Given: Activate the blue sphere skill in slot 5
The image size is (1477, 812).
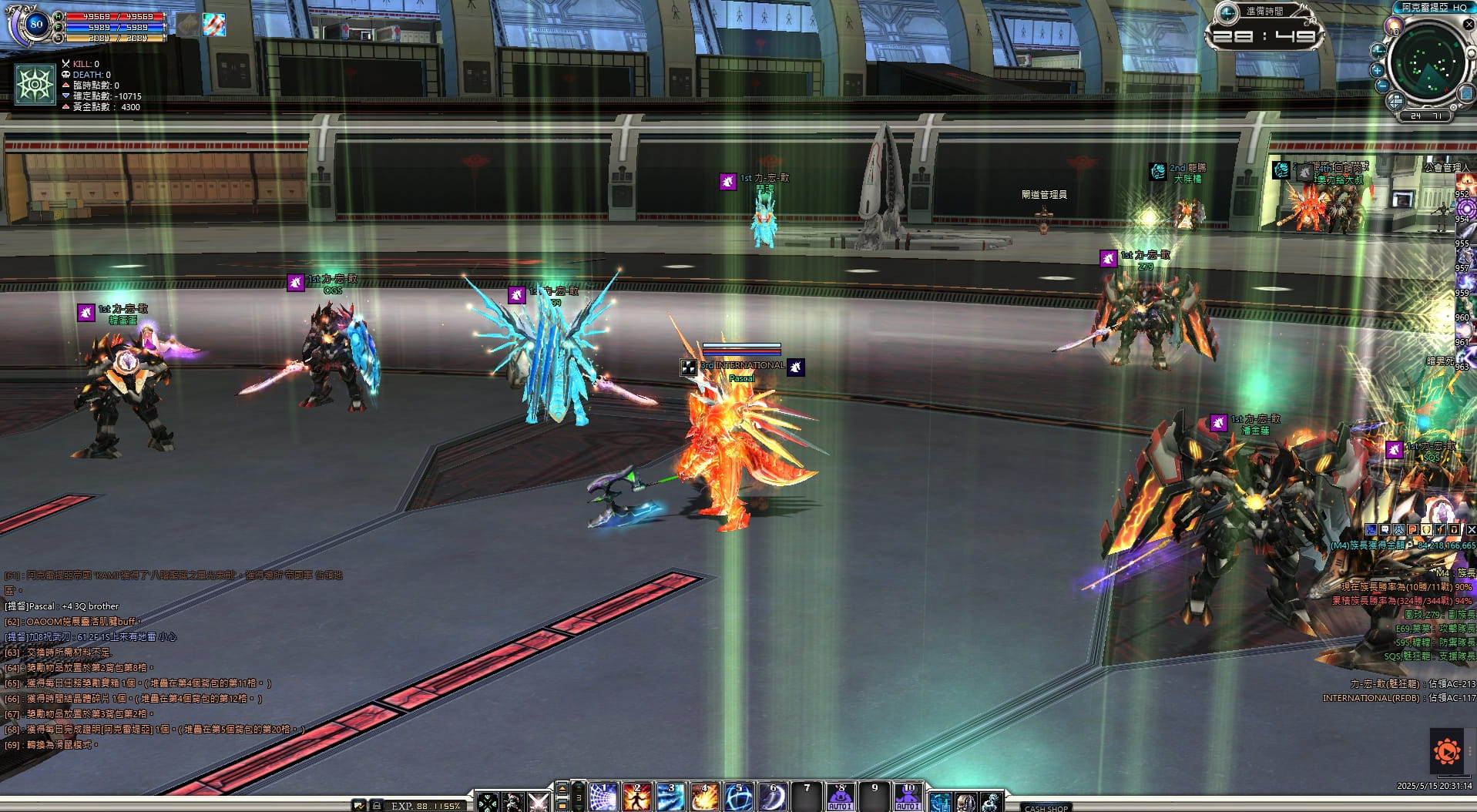Looking at the screenshot, I should (x=739, y=797).
